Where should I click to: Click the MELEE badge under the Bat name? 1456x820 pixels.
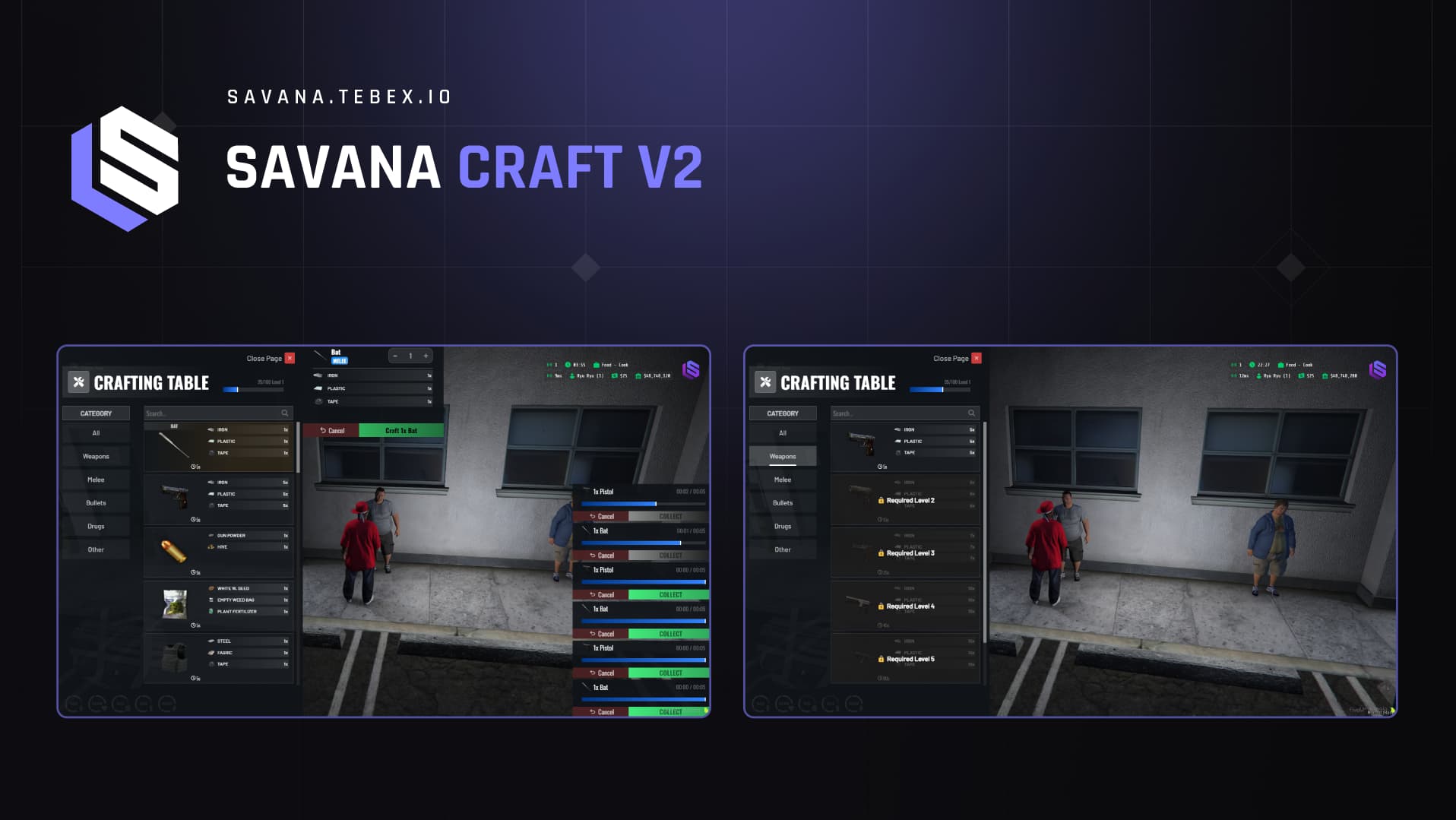coord(340,361)
